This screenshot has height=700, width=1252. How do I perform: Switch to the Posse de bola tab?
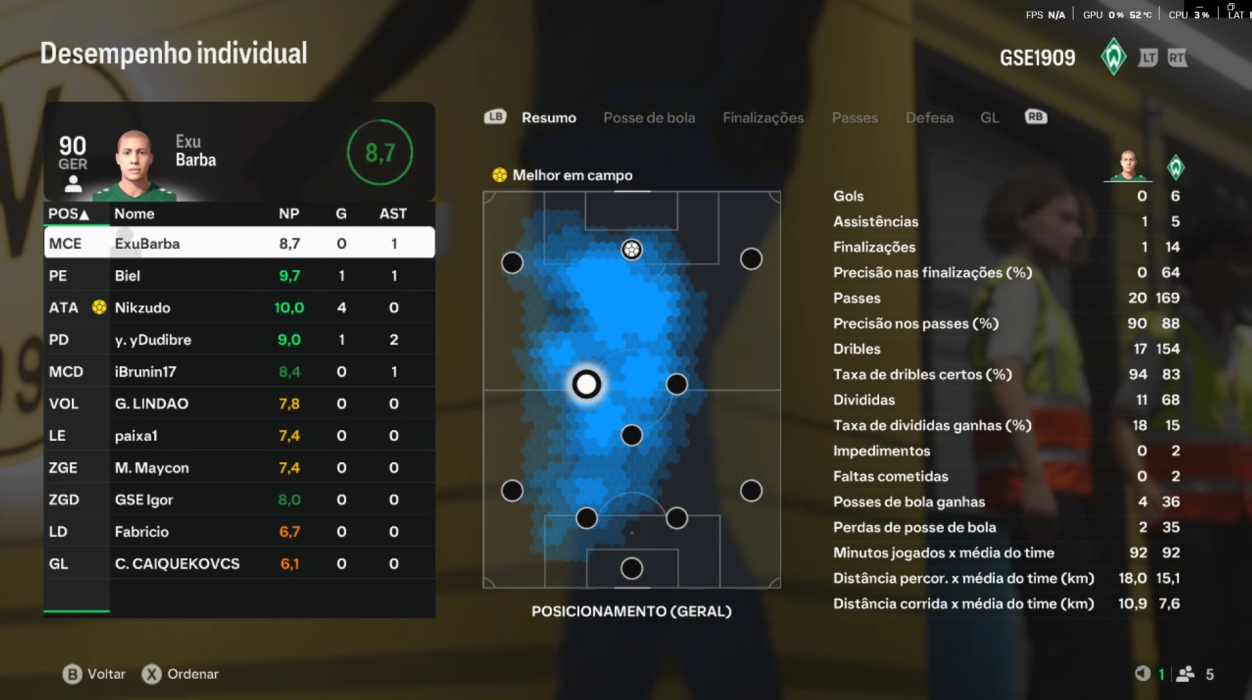tap(649, 118)
